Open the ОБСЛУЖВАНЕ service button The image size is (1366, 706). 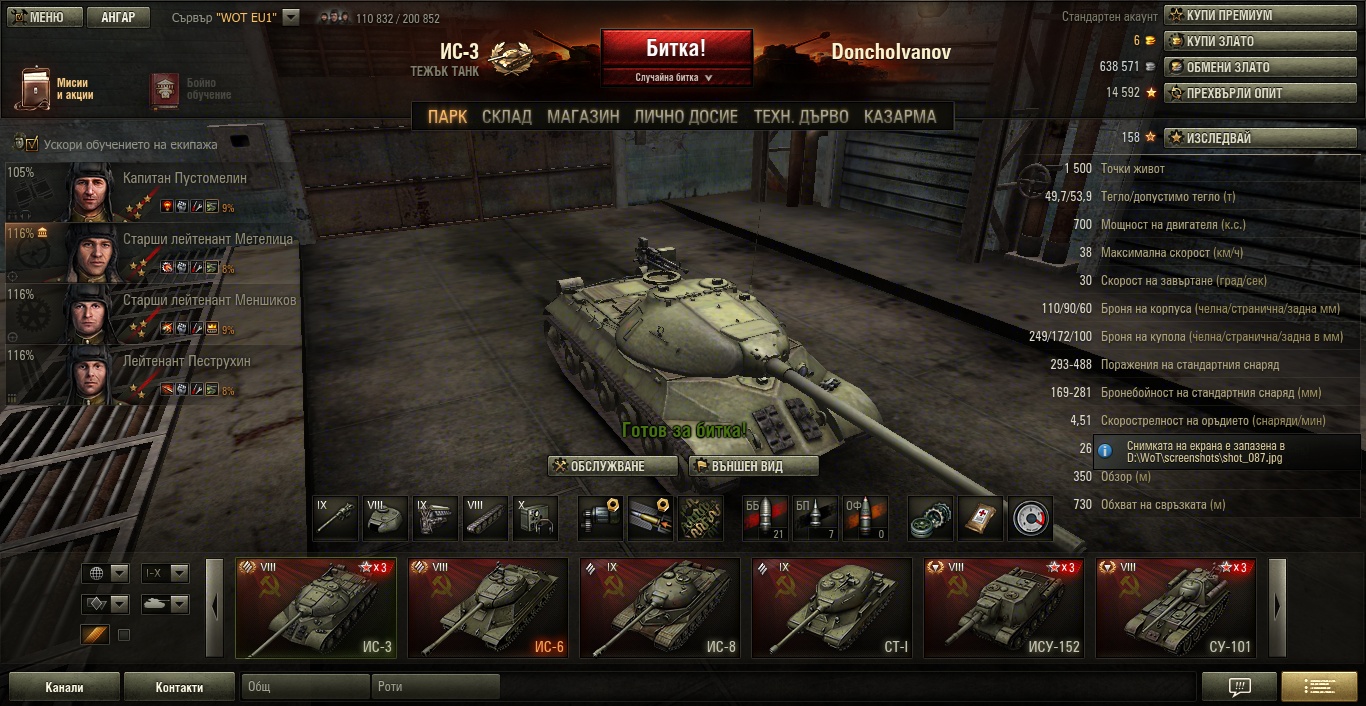[612, 466]
